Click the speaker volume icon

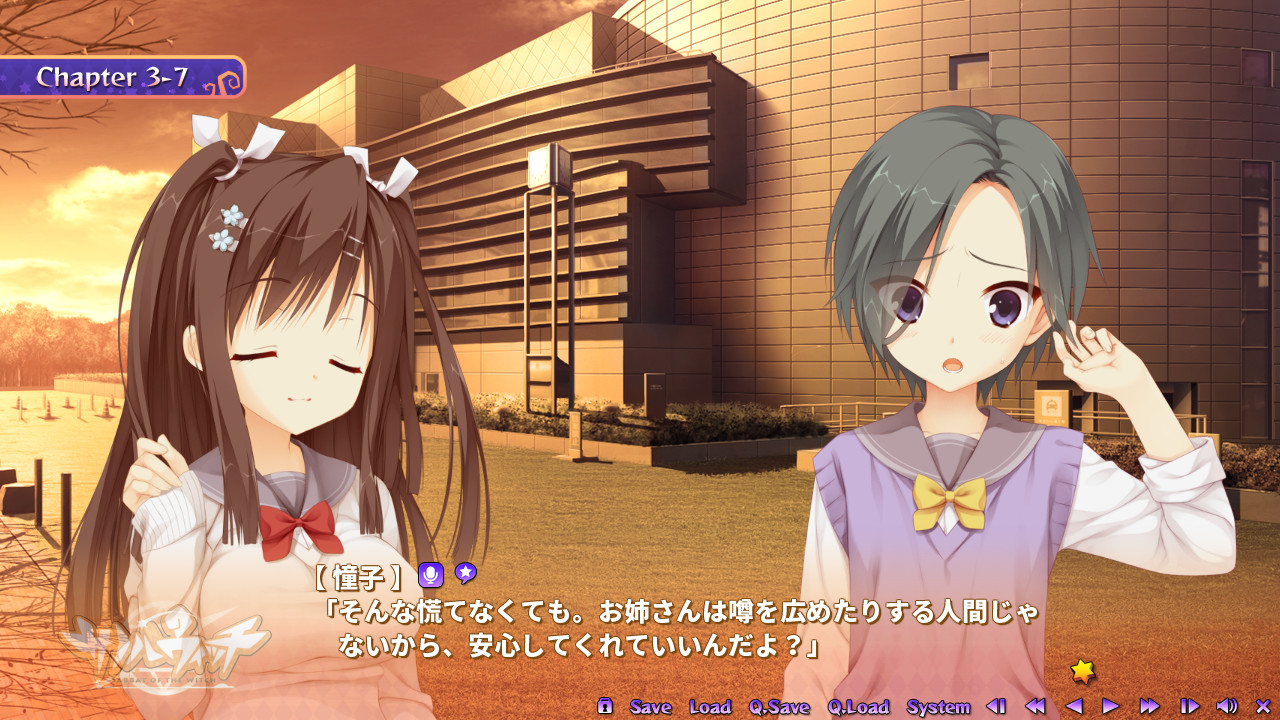1227,706
